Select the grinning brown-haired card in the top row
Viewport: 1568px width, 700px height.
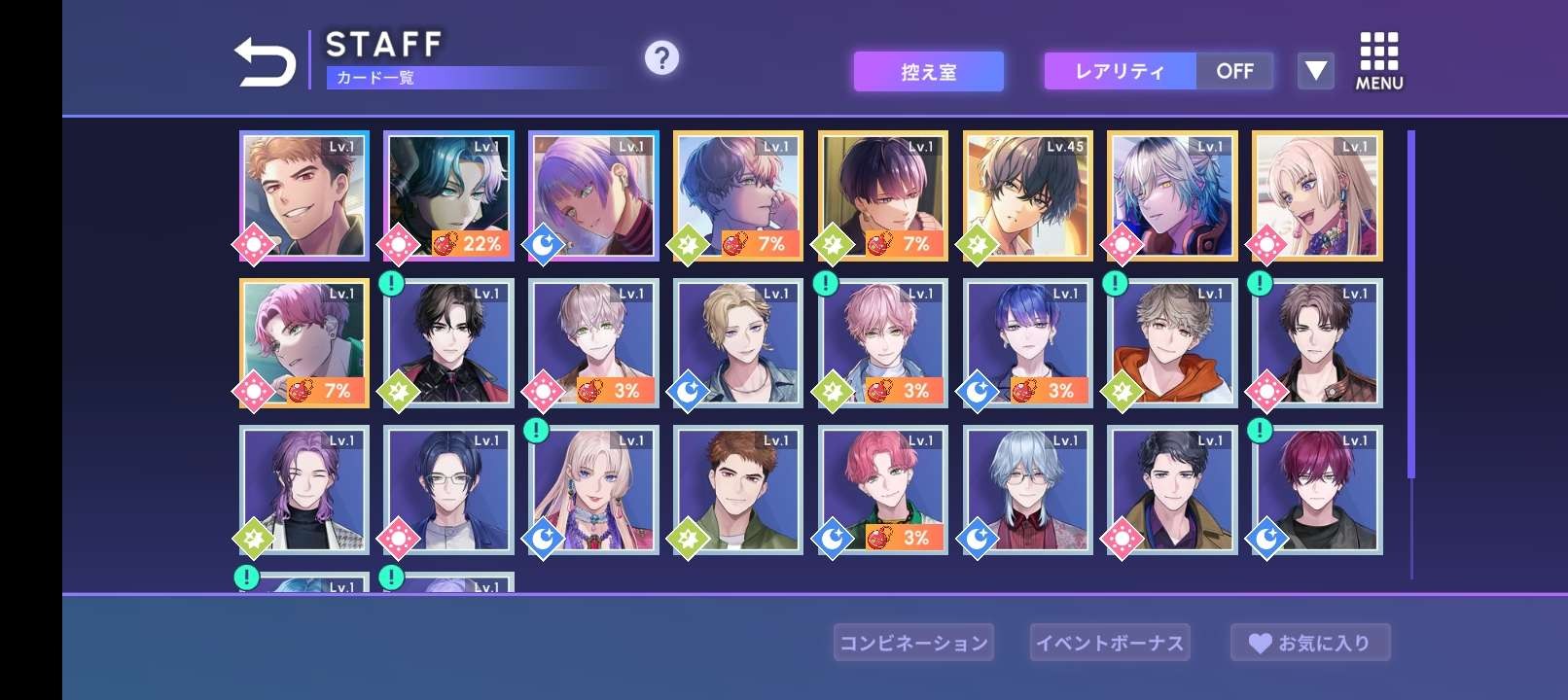[304, 195]
